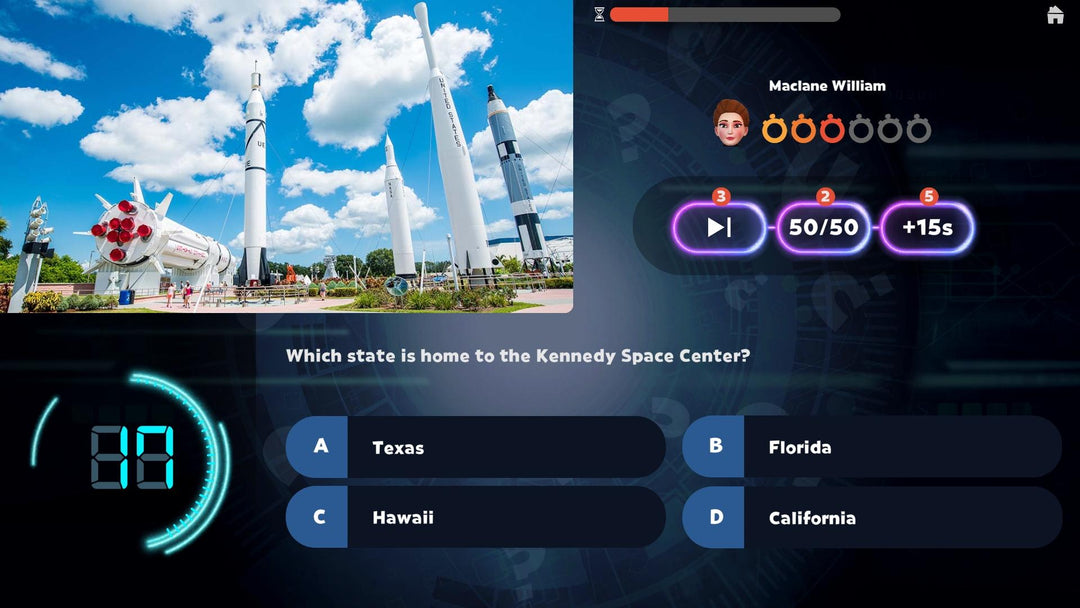Click the rocket garden question image

(x=288, y=156)
